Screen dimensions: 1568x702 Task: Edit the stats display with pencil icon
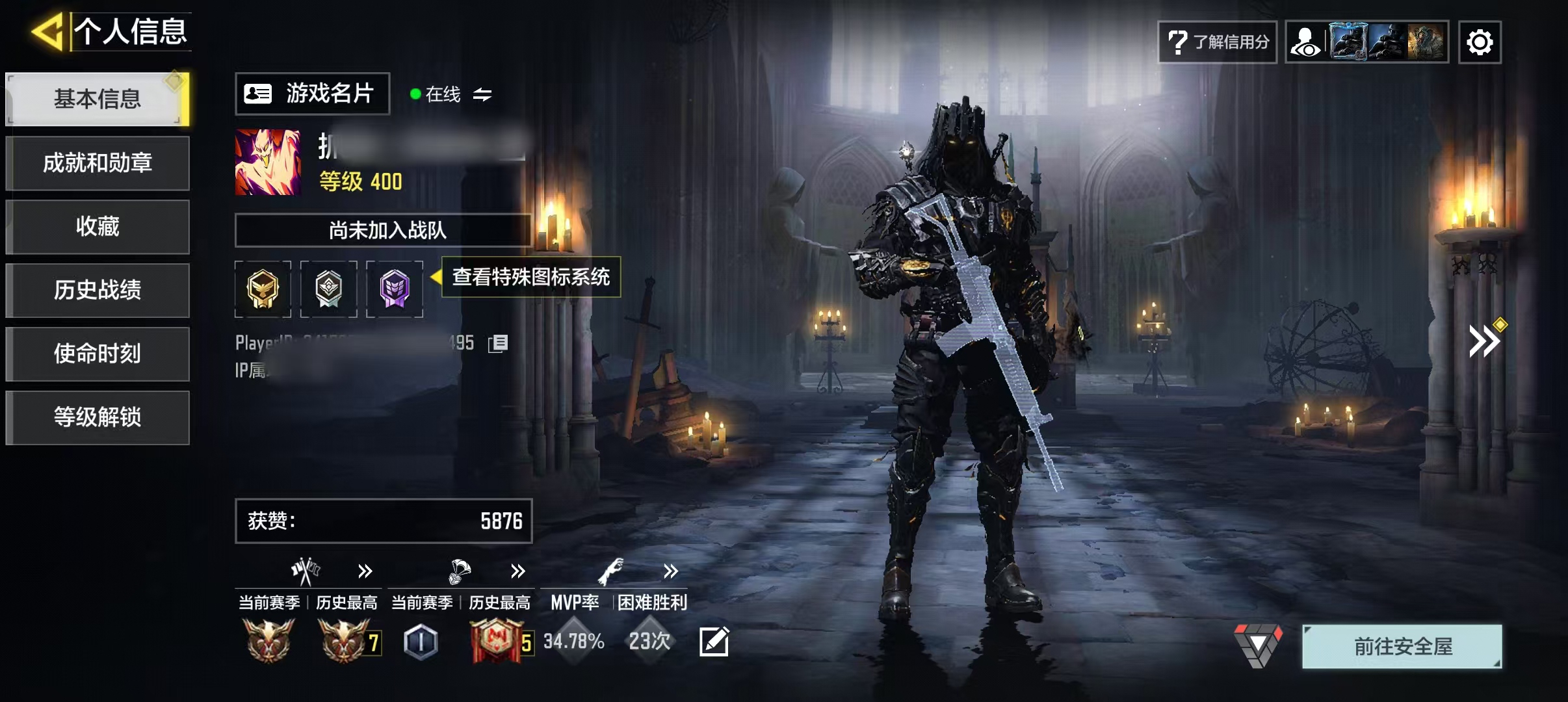[x=714, y=642]
